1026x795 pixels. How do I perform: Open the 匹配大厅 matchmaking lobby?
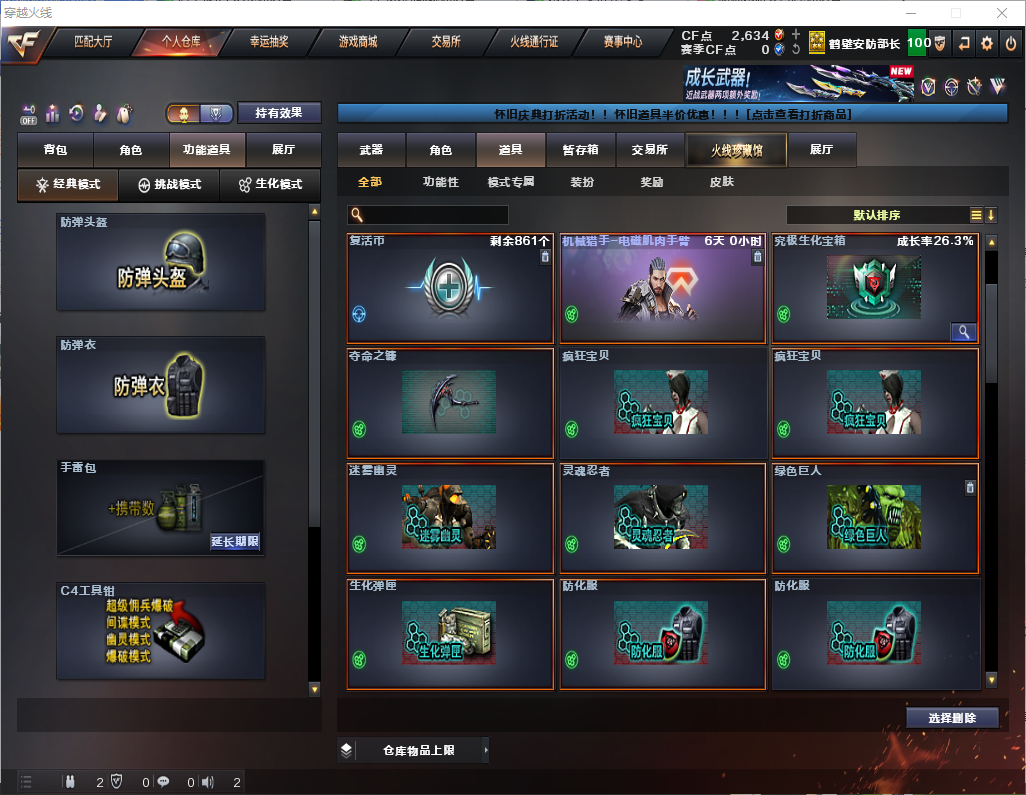93,42
